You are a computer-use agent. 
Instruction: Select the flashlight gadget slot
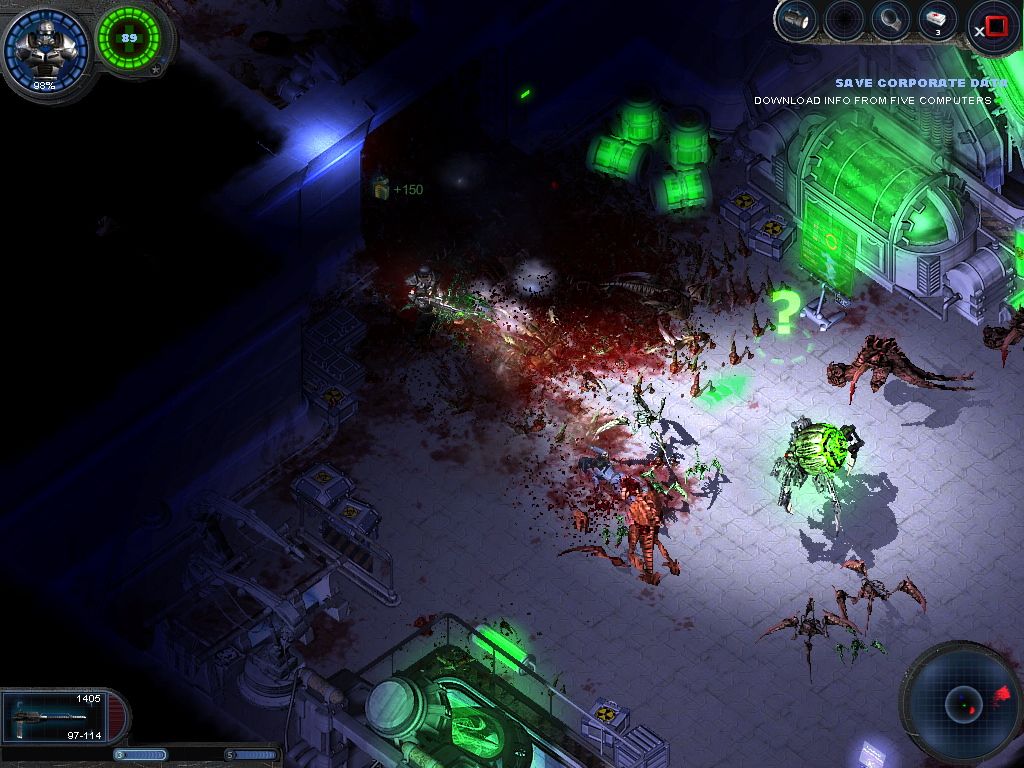(796, 20)
